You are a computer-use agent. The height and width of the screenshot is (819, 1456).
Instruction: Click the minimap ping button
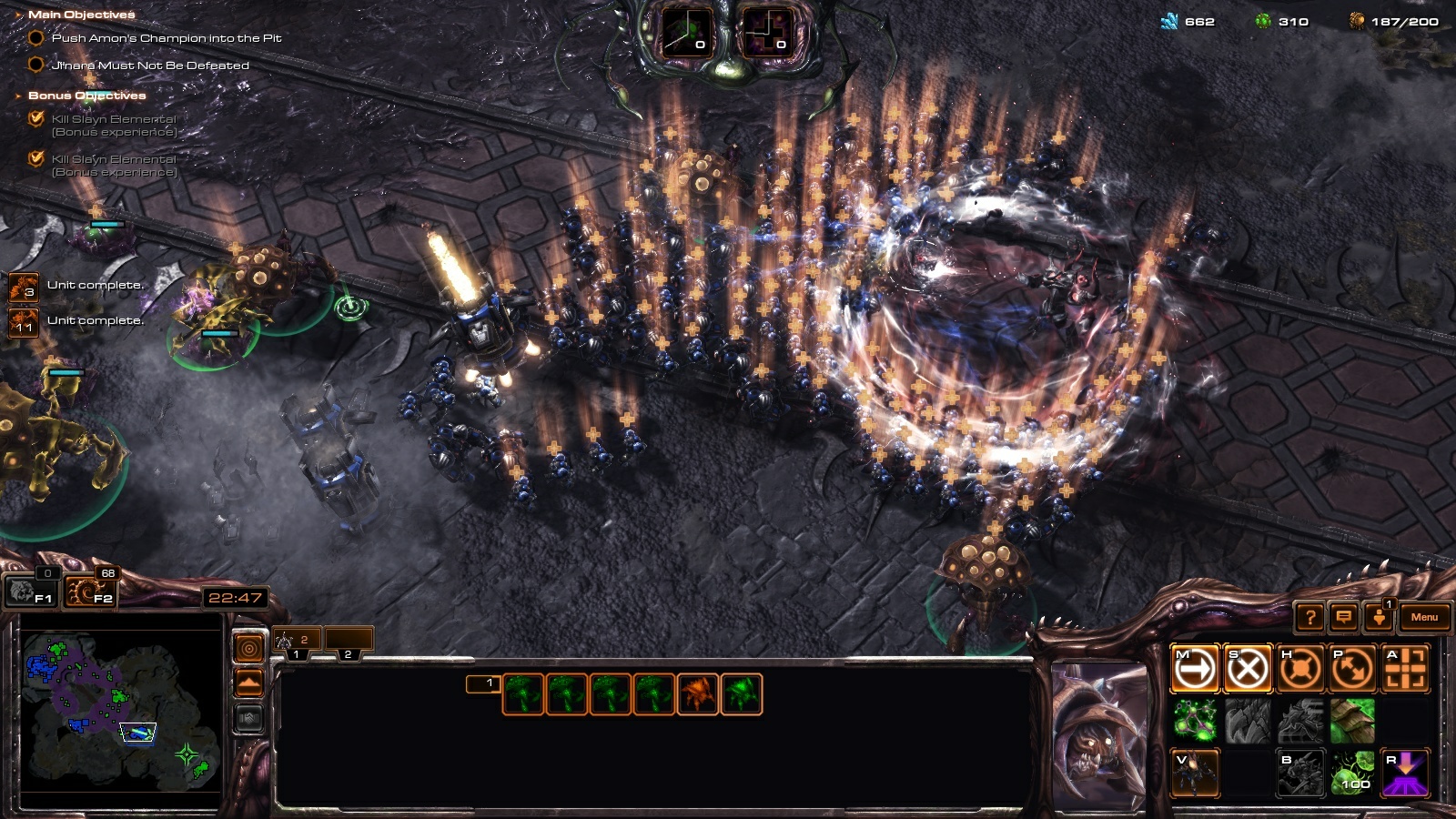(248, 648)
